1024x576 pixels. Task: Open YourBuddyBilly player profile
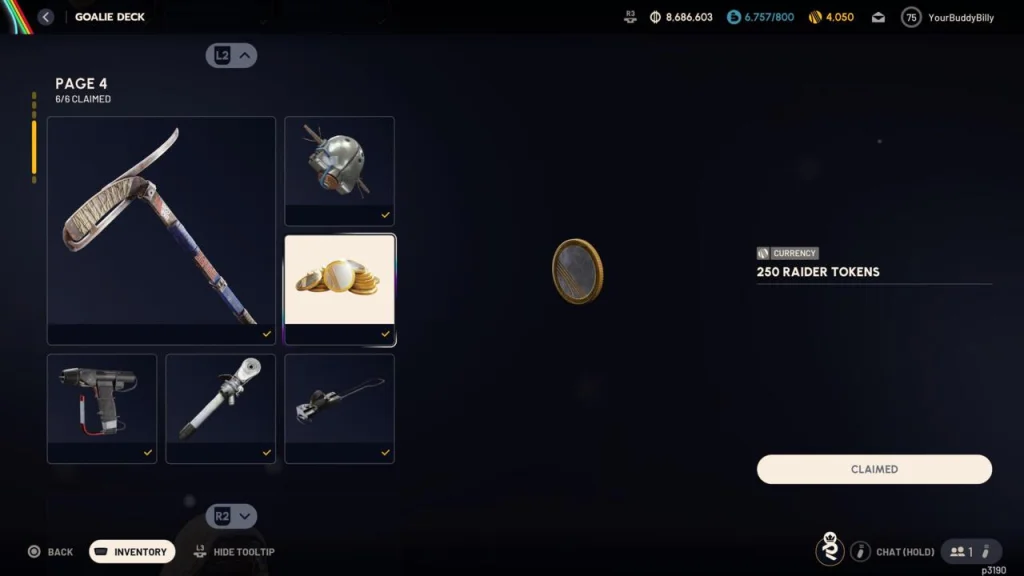(x=947, y=17)
